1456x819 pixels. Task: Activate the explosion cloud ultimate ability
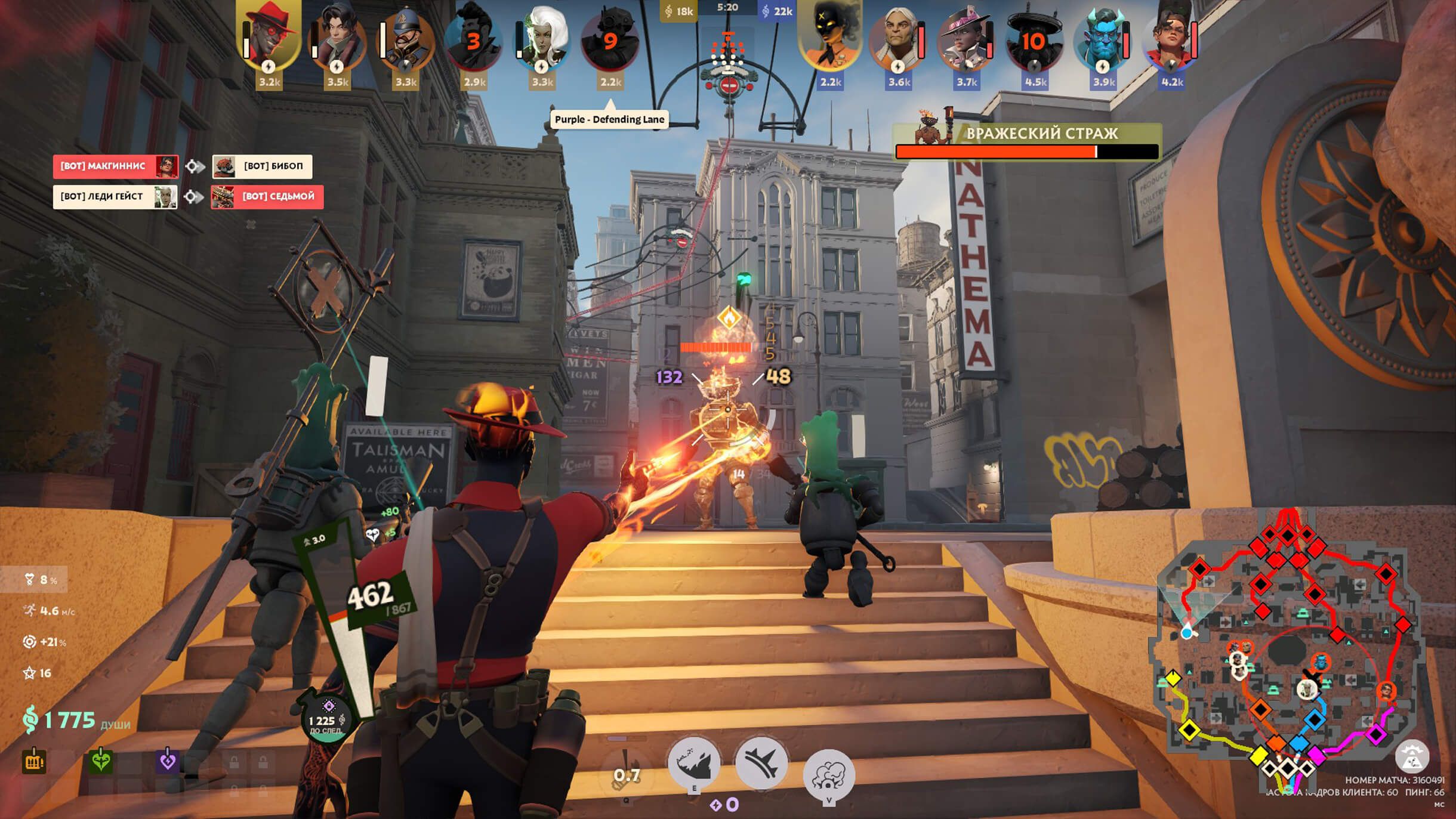click(x=828, y=774)
